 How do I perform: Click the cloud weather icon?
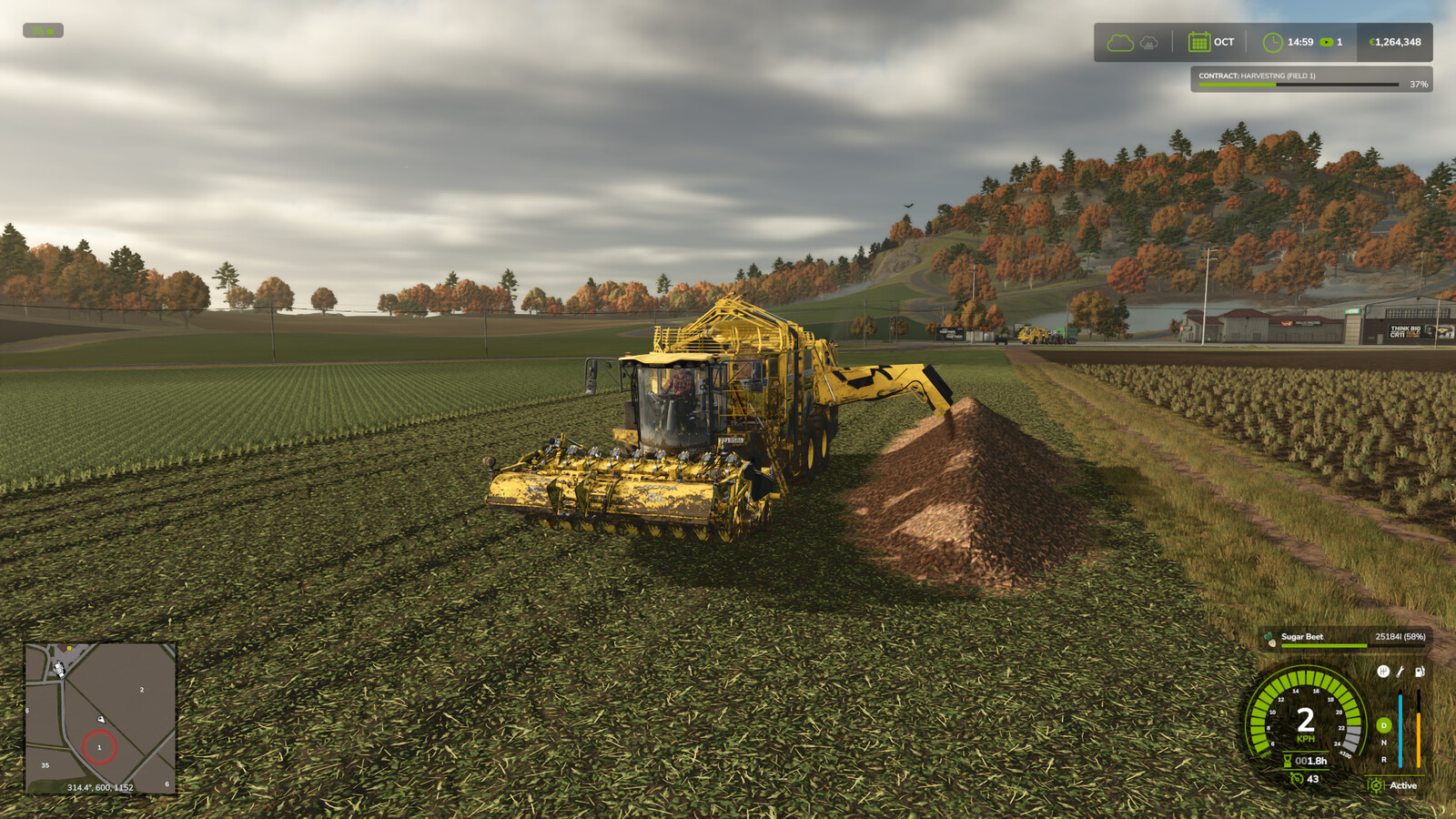tap(1120, 42)
